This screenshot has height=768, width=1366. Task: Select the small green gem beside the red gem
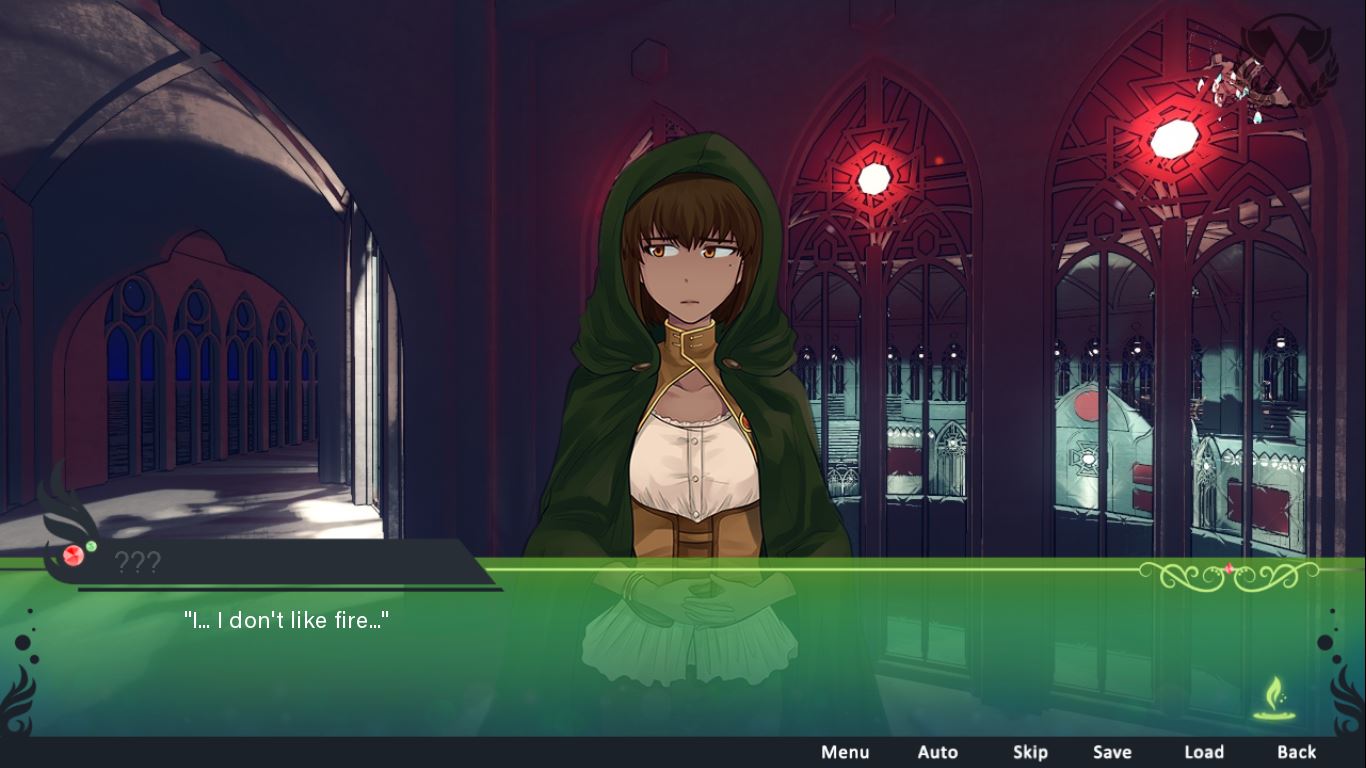coord(91,546)
